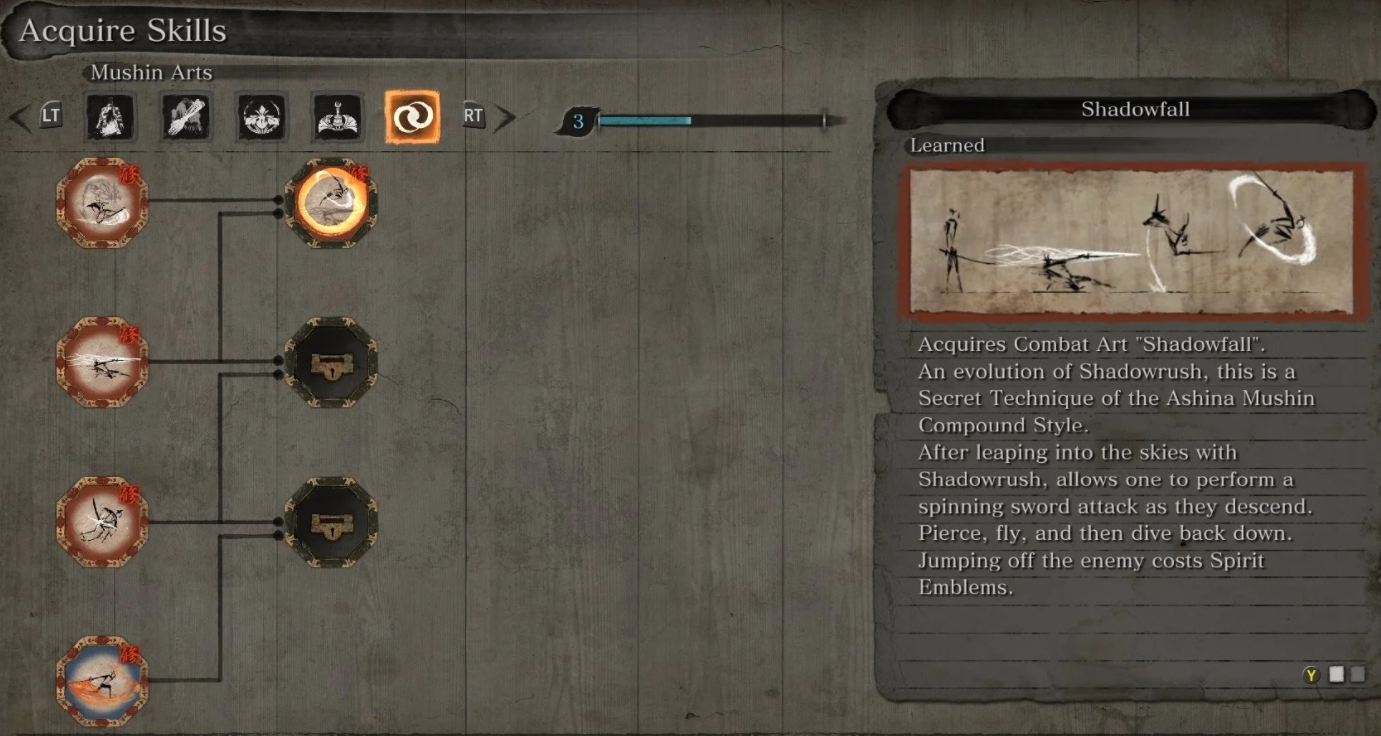1381x736 pixels.
Task: Select the crouching swordsman skill node
Action: (102, 521)
